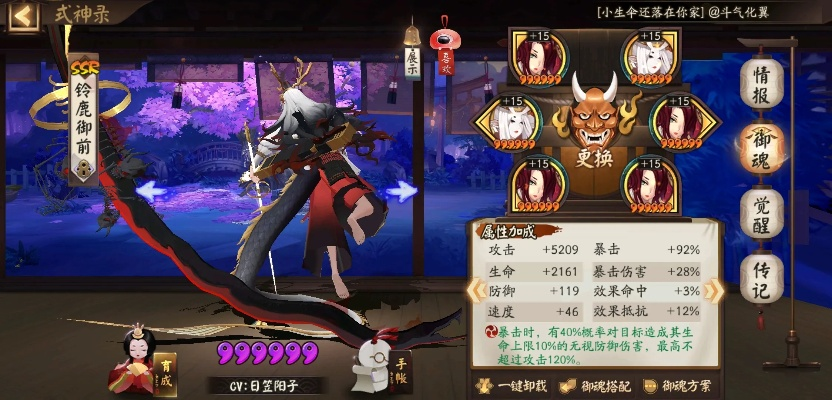Open the 御魂方案 soul presets
The image size is (832, 400).
pyautogui.click(x=679, y=386)
